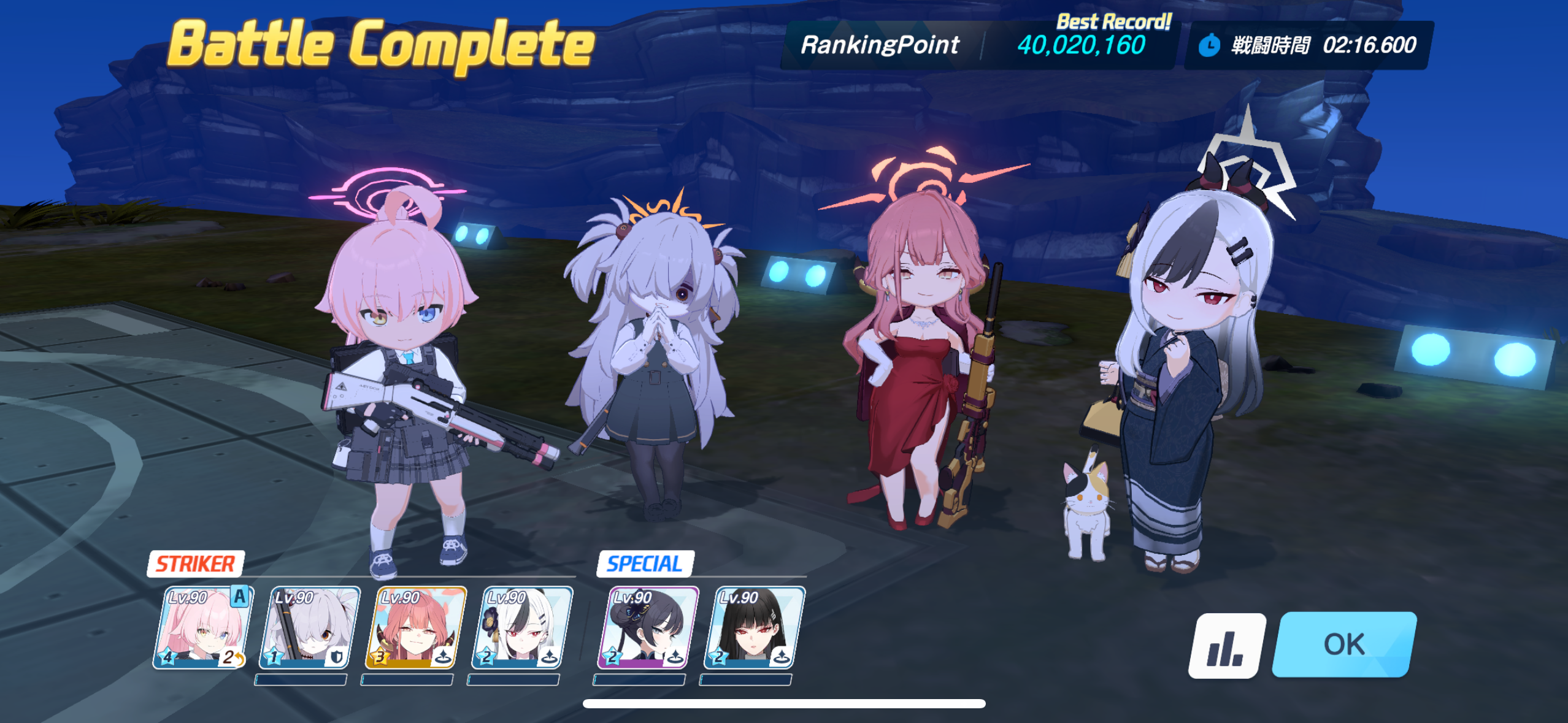Select the purple-framed special student portrait
1568x723 pixels.
pos(648,627)
